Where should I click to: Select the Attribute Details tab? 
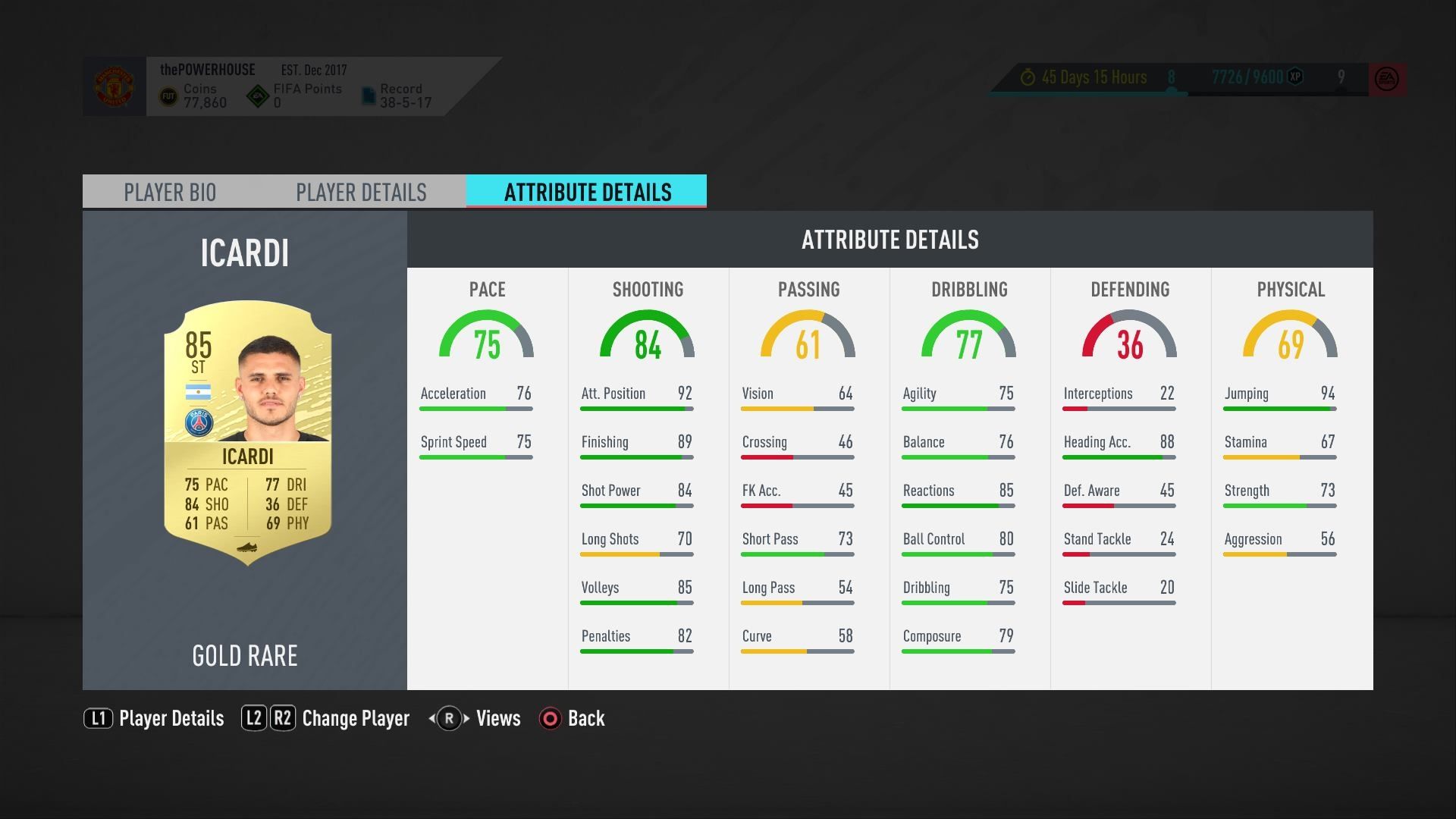point(586,192)
